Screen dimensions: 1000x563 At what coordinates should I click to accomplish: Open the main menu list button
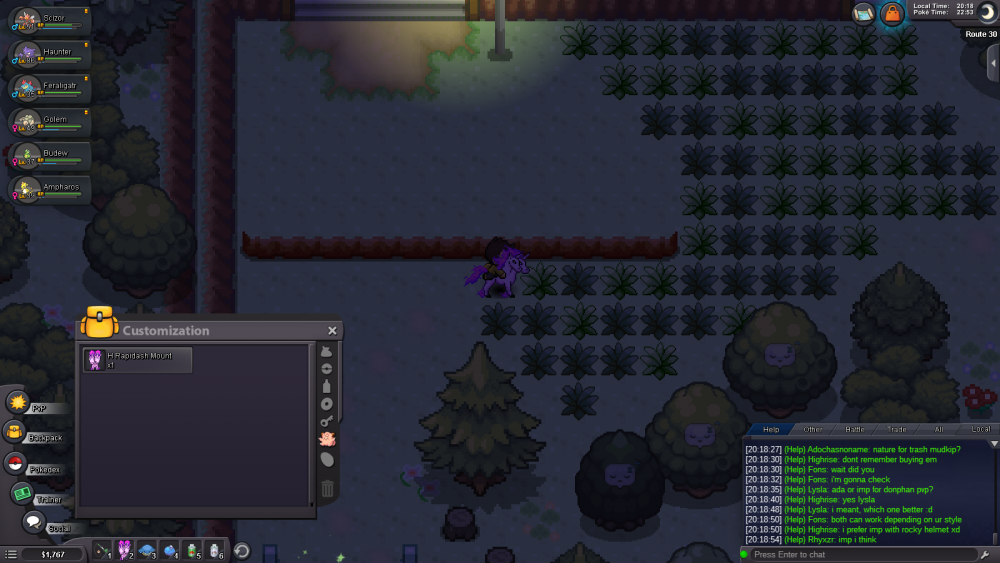click(x=10, y=554)
